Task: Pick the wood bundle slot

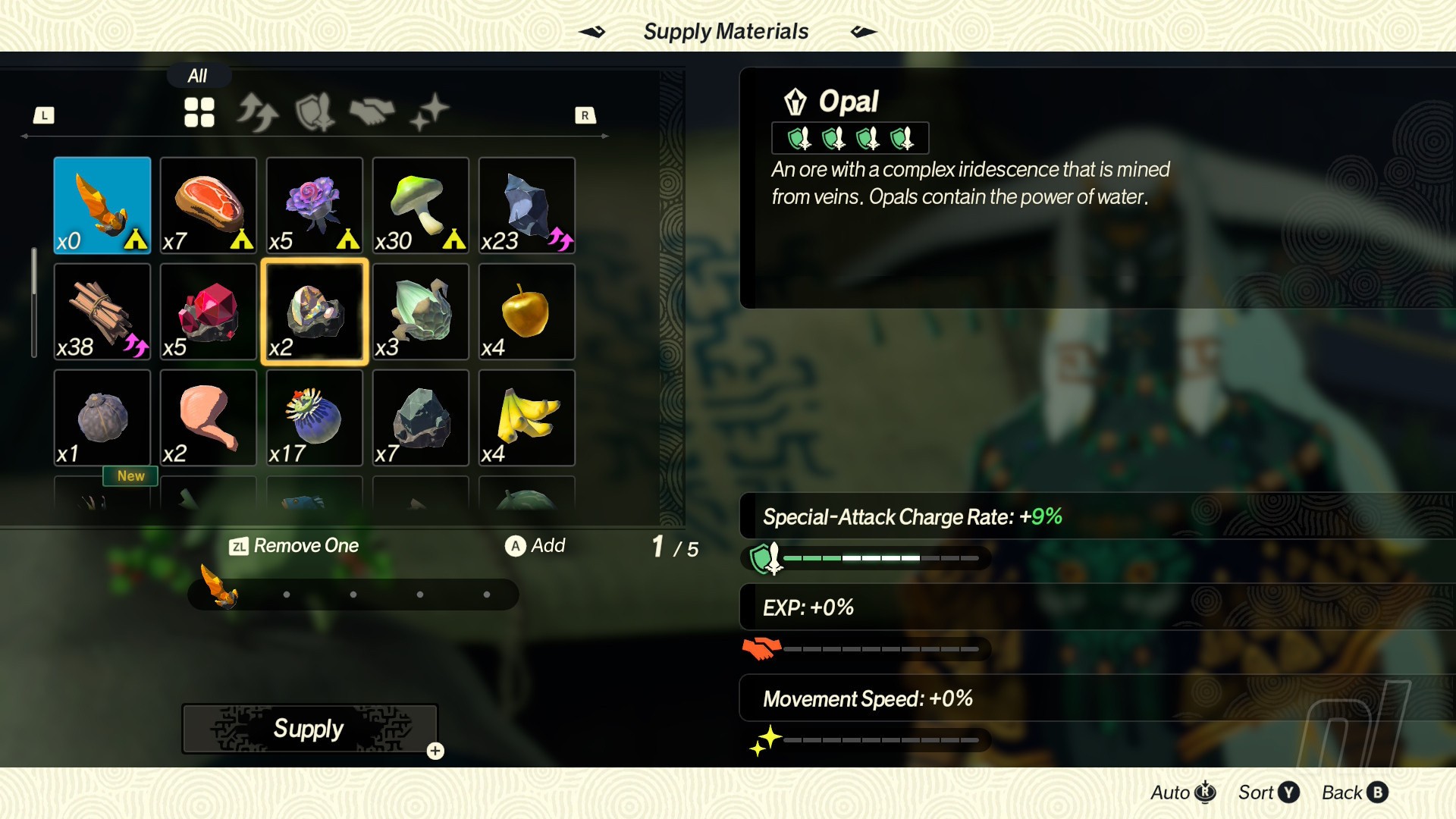Action: pyautogui.click(x=102, y=311)
